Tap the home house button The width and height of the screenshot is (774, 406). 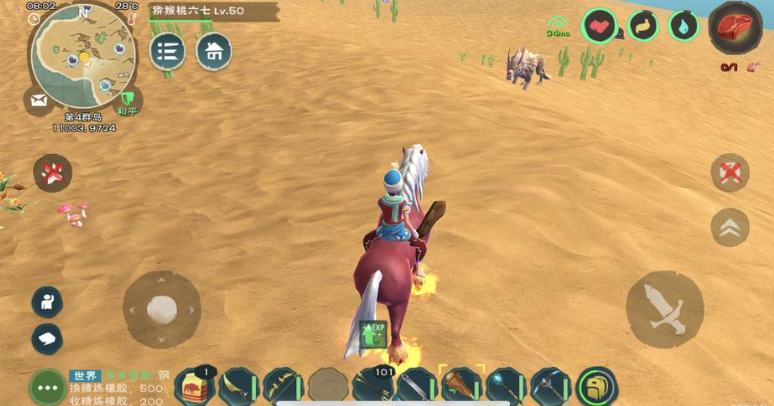[213, 51]
